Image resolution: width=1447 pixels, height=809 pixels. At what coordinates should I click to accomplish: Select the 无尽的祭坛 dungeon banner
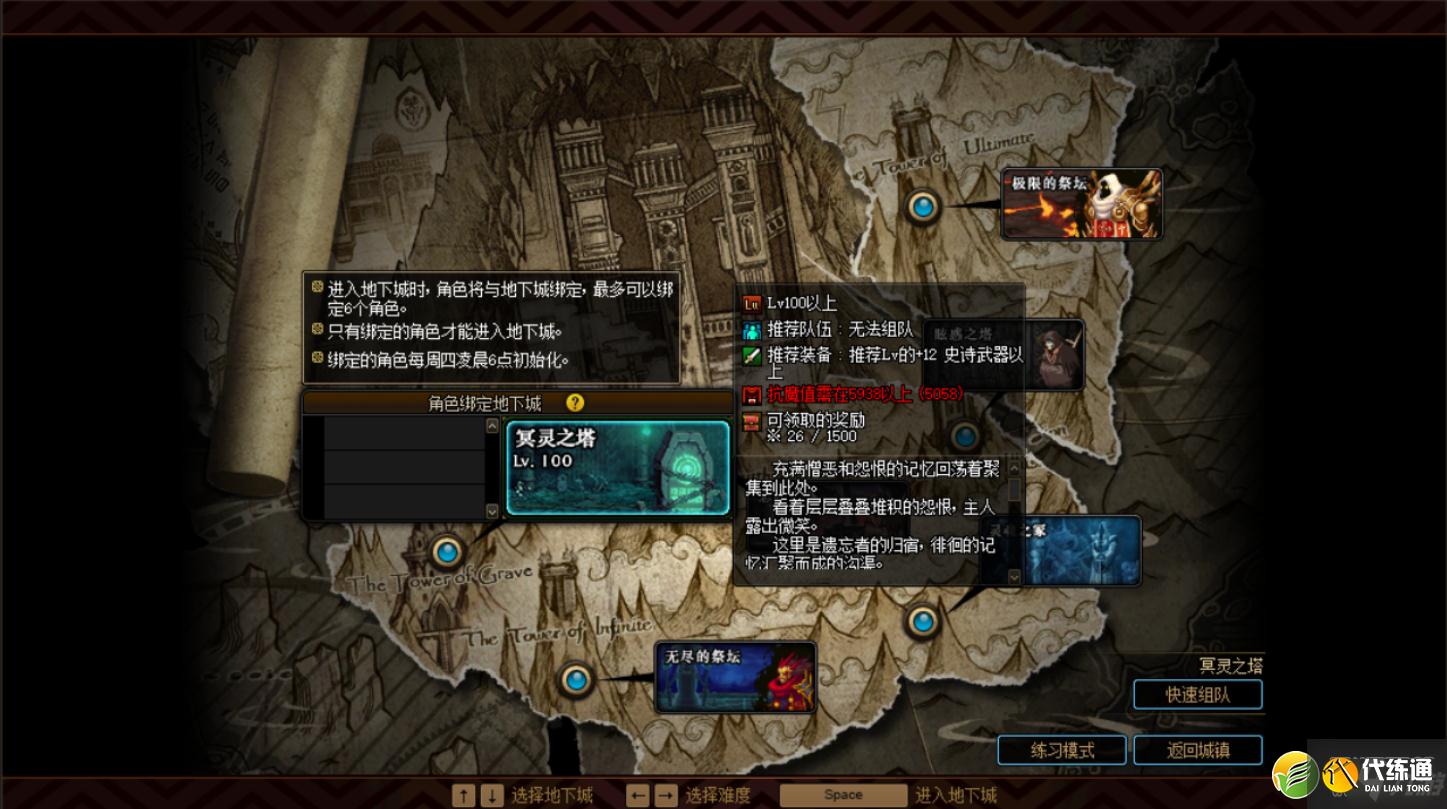[737, 677]
